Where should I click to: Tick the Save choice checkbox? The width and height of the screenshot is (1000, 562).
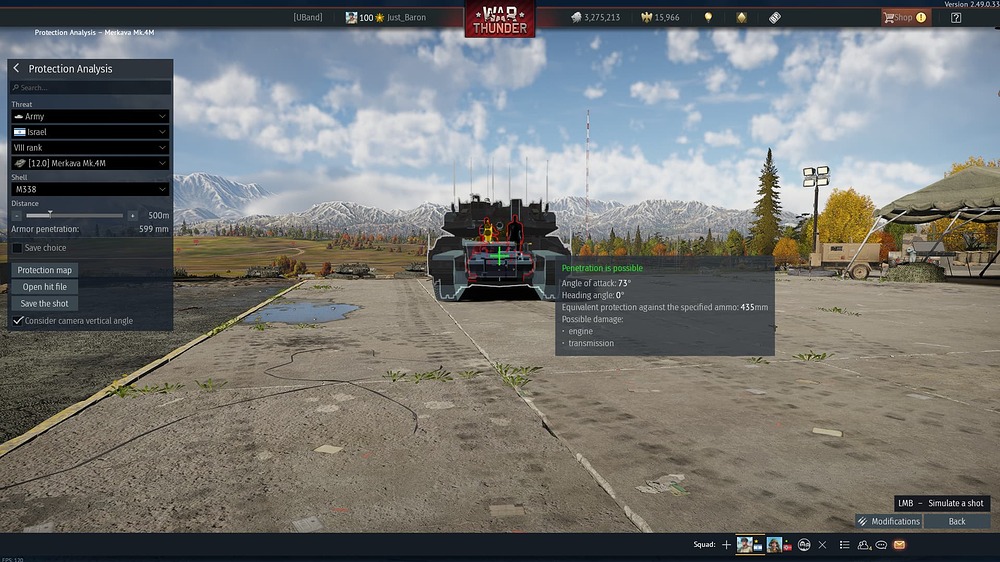click(18, 248)
